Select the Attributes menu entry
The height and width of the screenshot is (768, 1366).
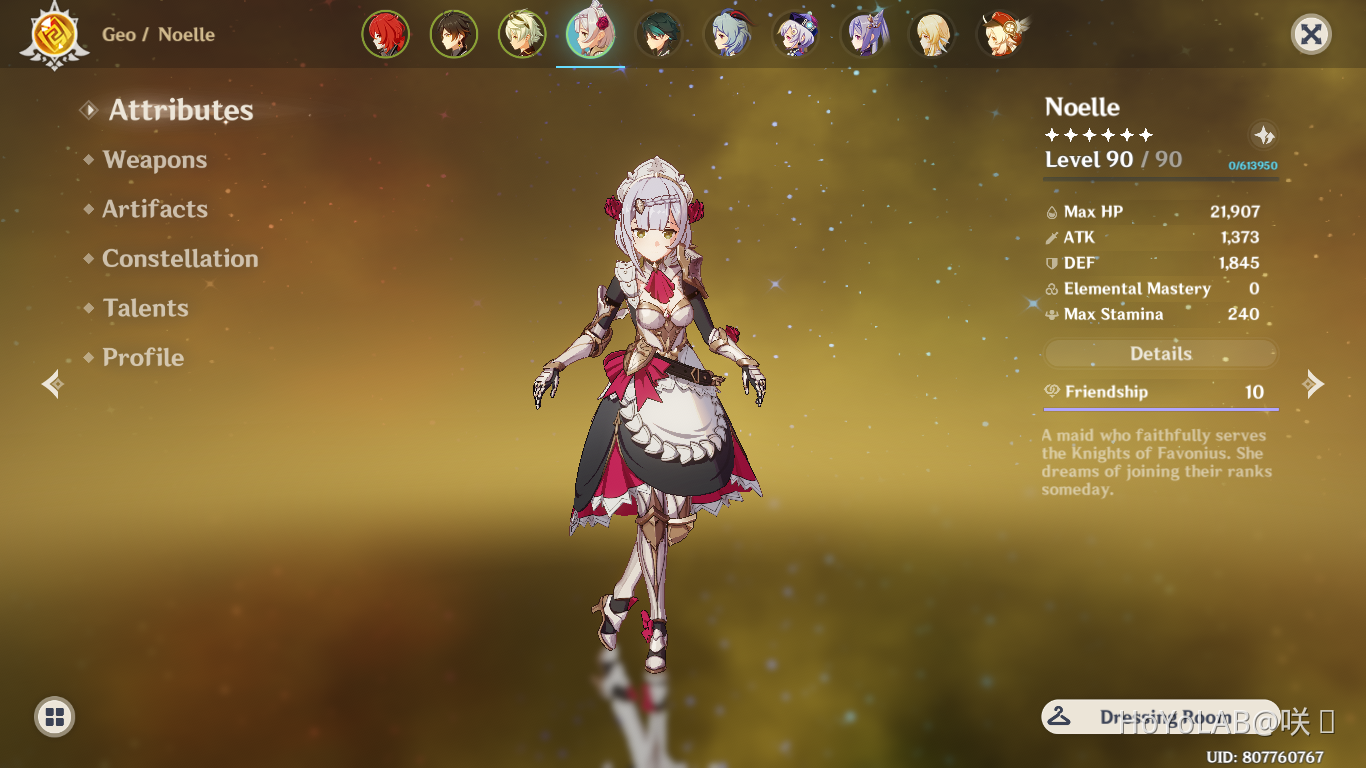click(x=180, y=110)
